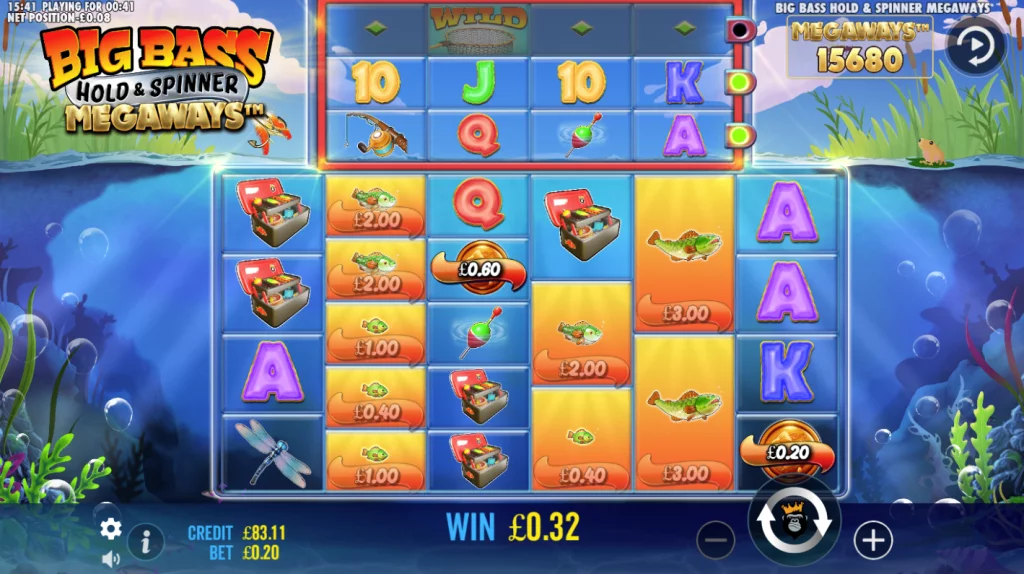Decrease the bet with the minus button

tap(715, 541)
